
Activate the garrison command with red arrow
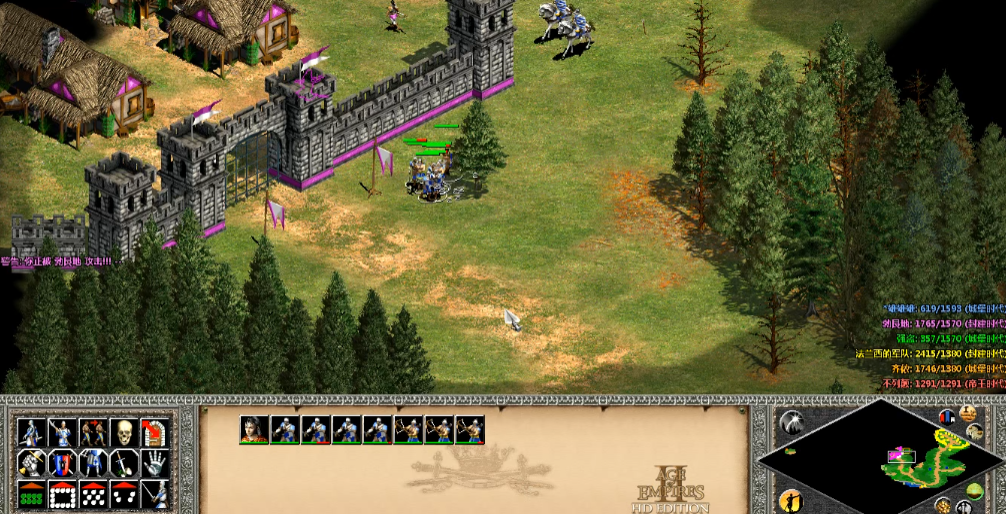tap(153, 433)
